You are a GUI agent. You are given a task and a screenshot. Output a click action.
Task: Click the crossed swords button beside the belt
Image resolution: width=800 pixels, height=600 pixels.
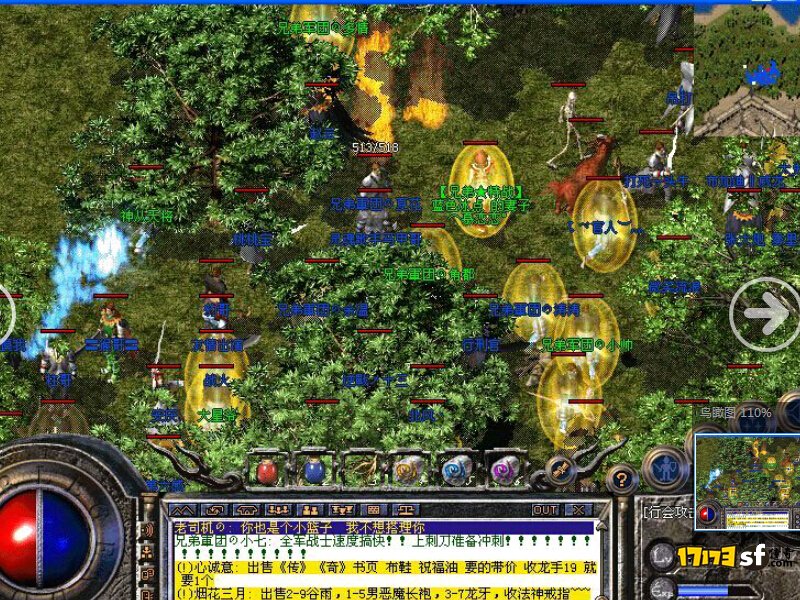561,468
